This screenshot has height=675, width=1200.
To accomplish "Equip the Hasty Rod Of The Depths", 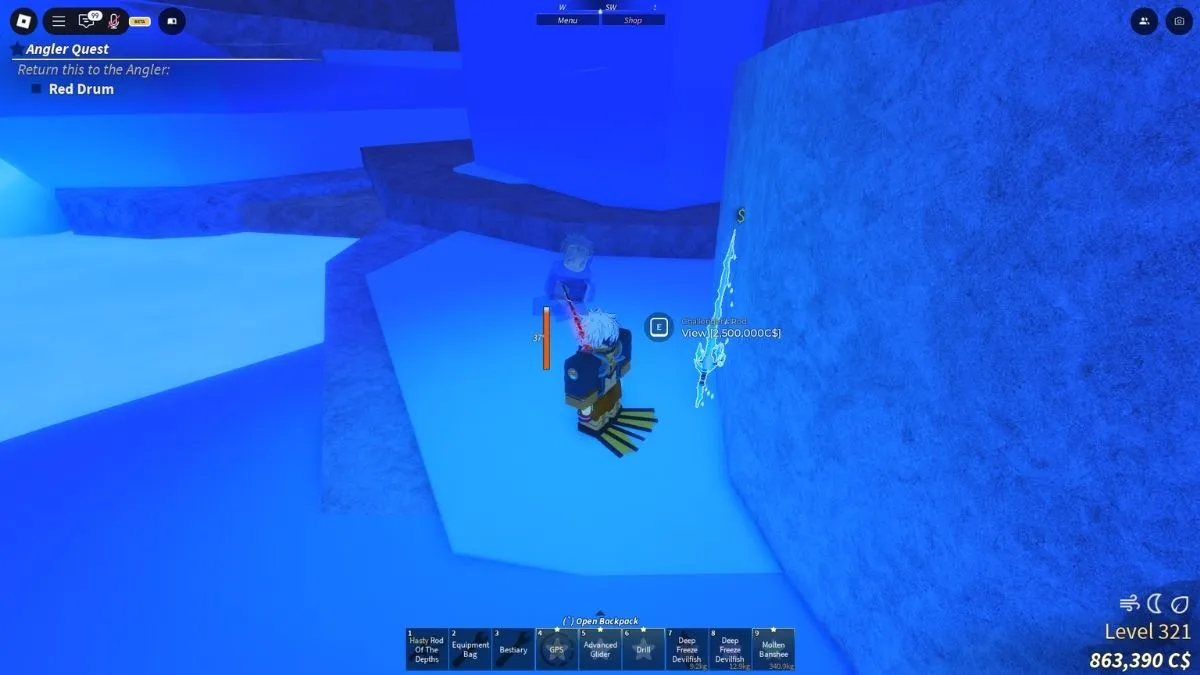I will [x=427, y=649].
